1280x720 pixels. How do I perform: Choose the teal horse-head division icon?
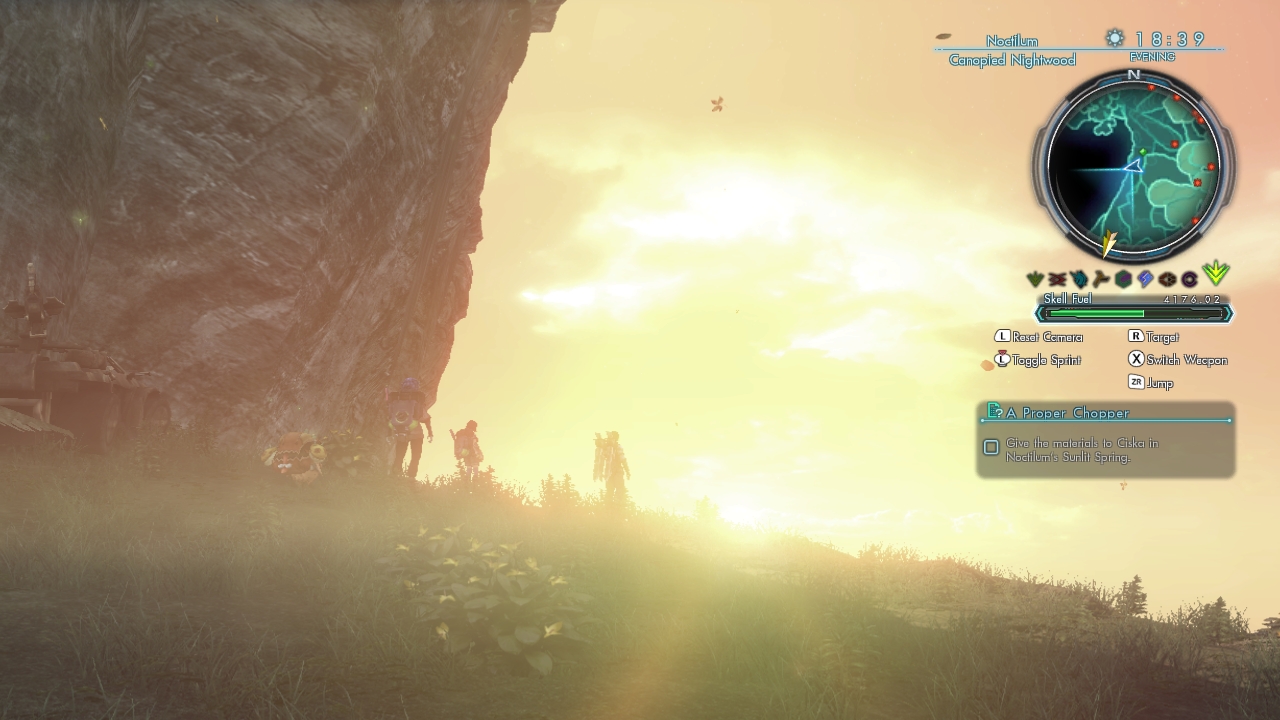pos(1079,280)
